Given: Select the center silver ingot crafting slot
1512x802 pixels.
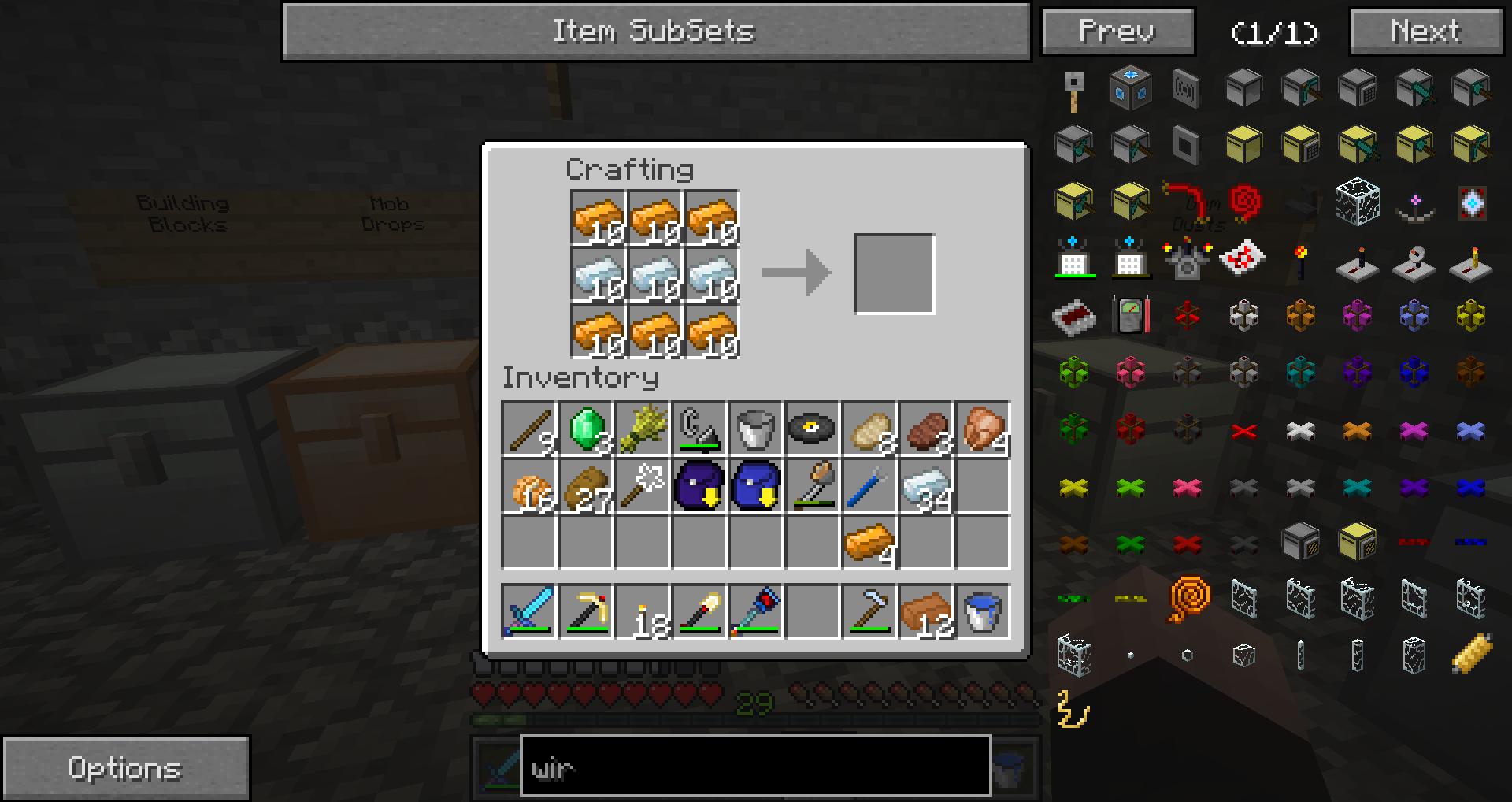Looking at the screenshot, I should 655,275.
